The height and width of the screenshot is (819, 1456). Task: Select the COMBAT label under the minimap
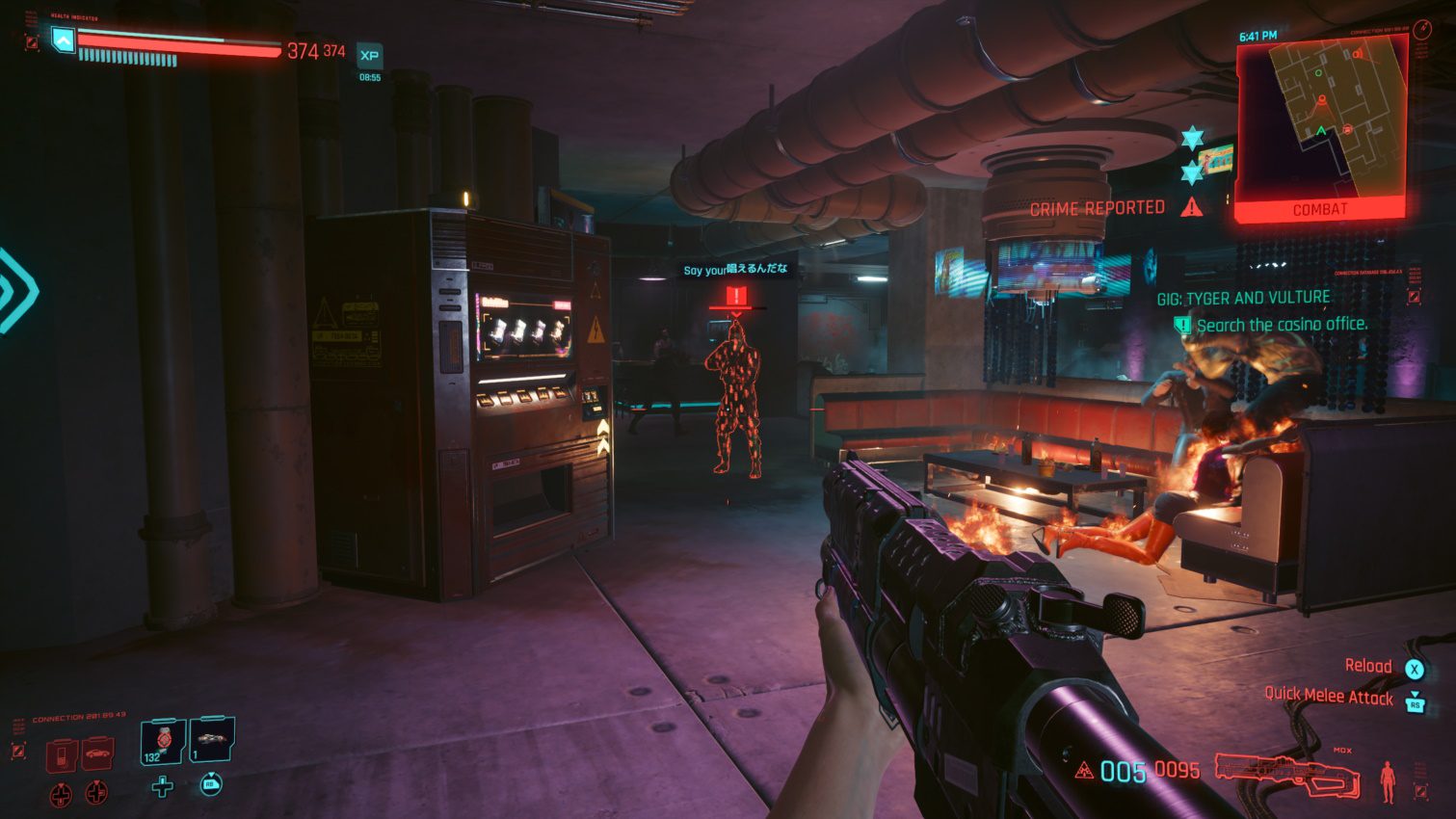[1322, 208]
